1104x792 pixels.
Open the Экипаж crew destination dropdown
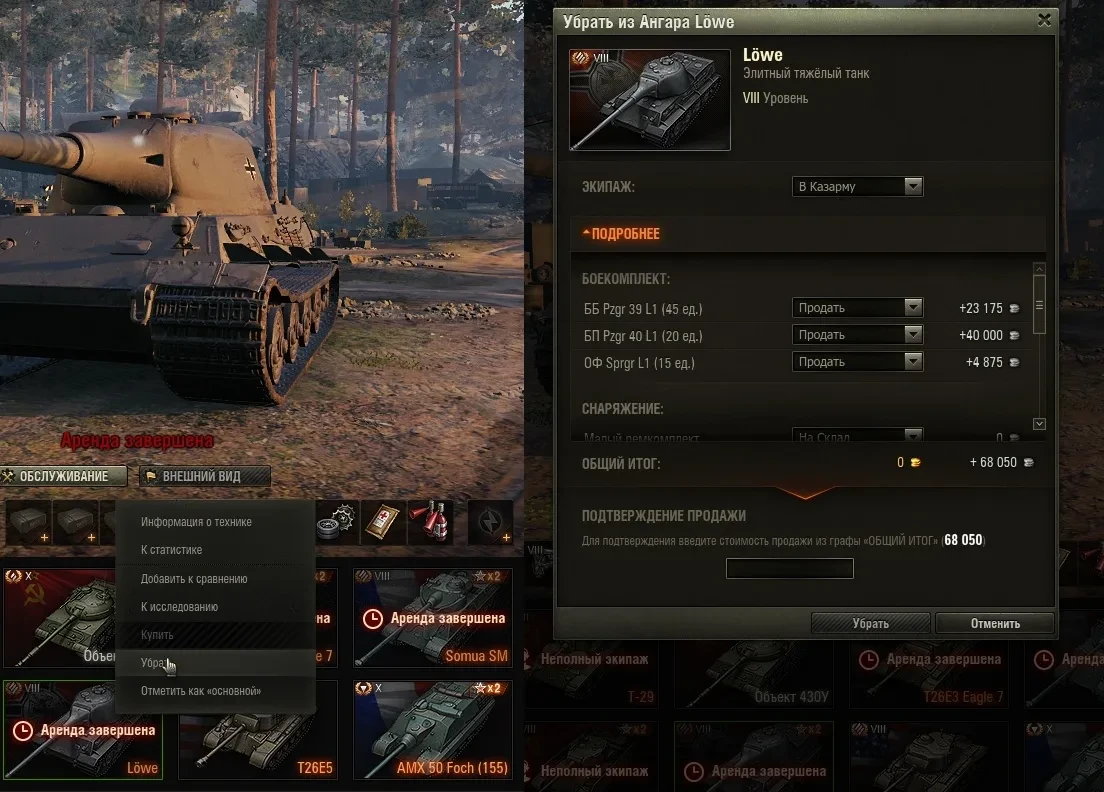pyautogui.click(x=858, y=186)
